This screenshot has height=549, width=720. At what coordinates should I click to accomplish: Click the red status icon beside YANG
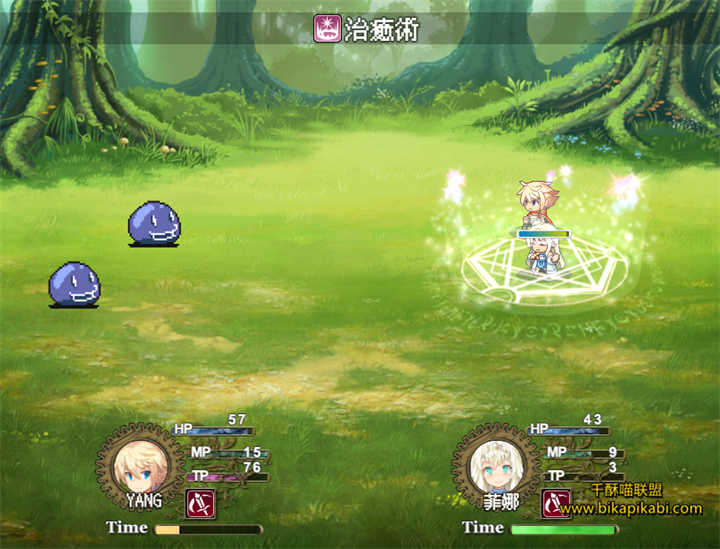tap(200, 503)
